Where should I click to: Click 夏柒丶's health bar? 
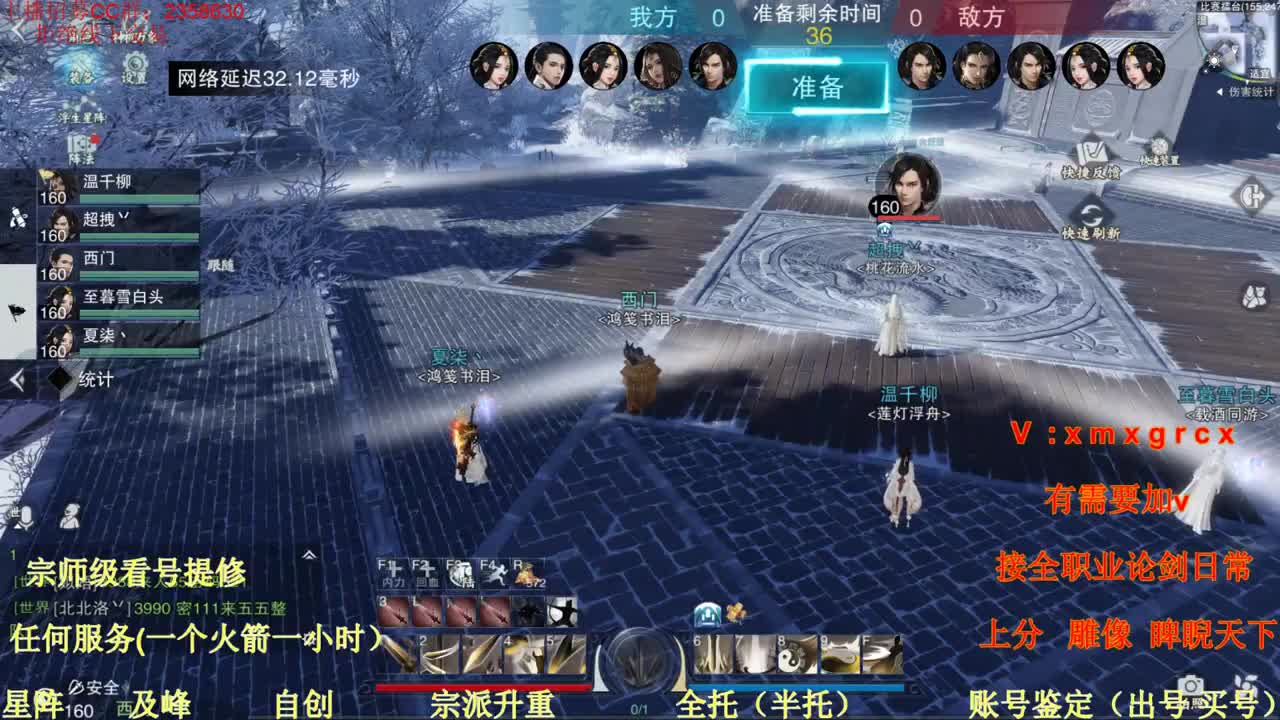click(140, 353)
